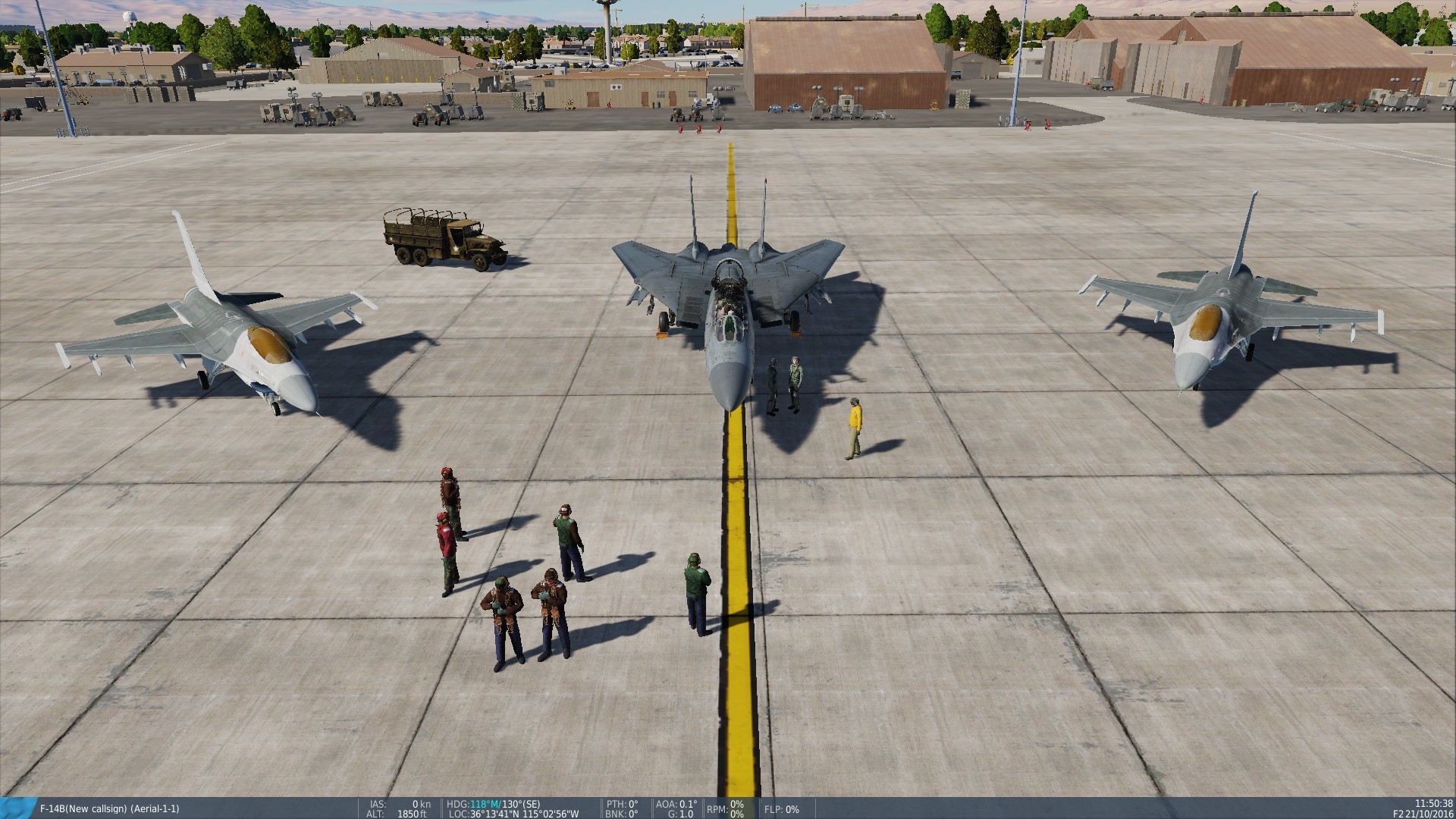Select the HDG heading indicator showing 118°M
Screen dimensions: 1456x819
(478, 805)
